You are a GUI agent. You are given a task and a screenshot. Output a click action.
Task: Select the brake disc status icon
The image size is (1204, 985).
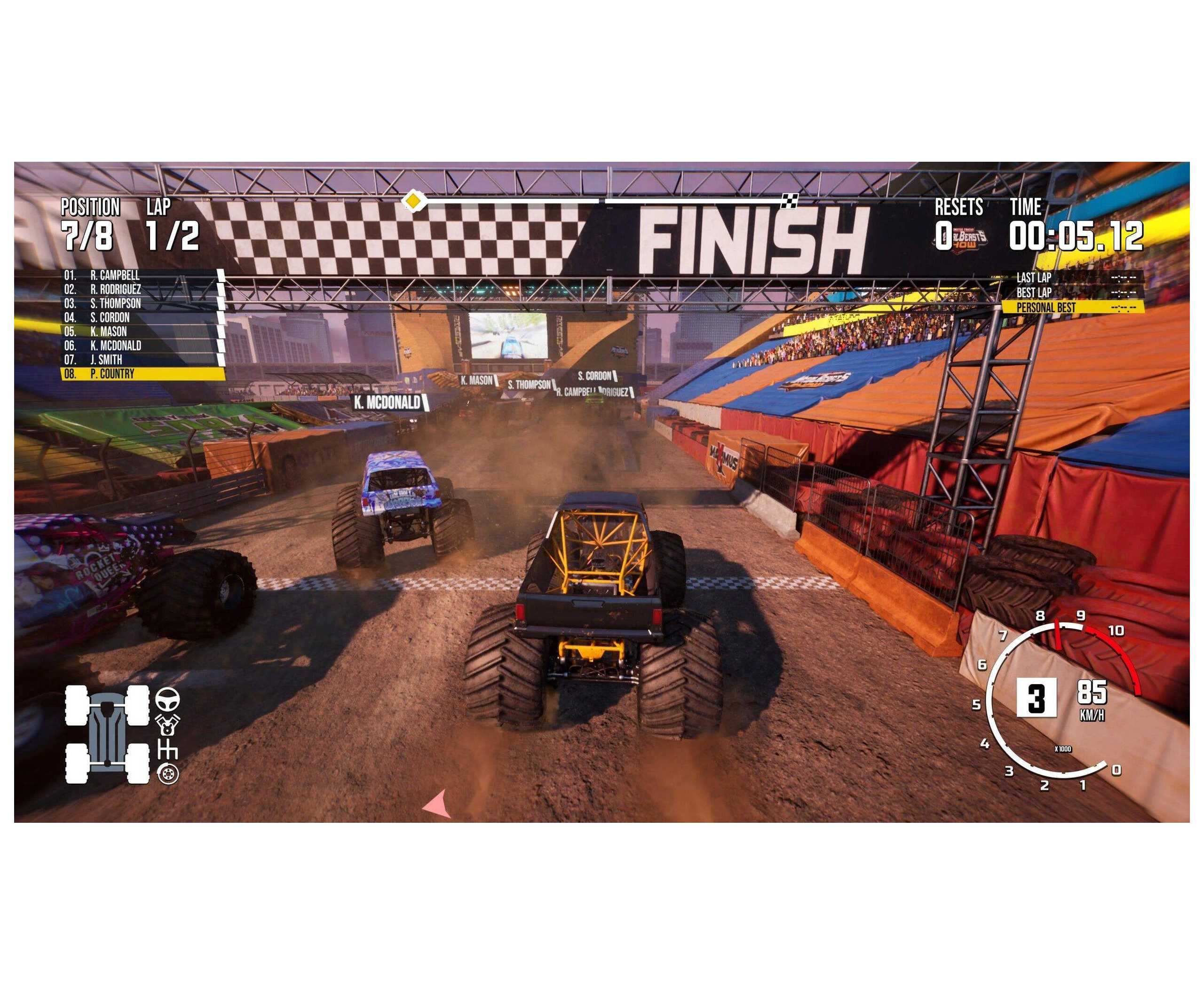click(167, 774)
